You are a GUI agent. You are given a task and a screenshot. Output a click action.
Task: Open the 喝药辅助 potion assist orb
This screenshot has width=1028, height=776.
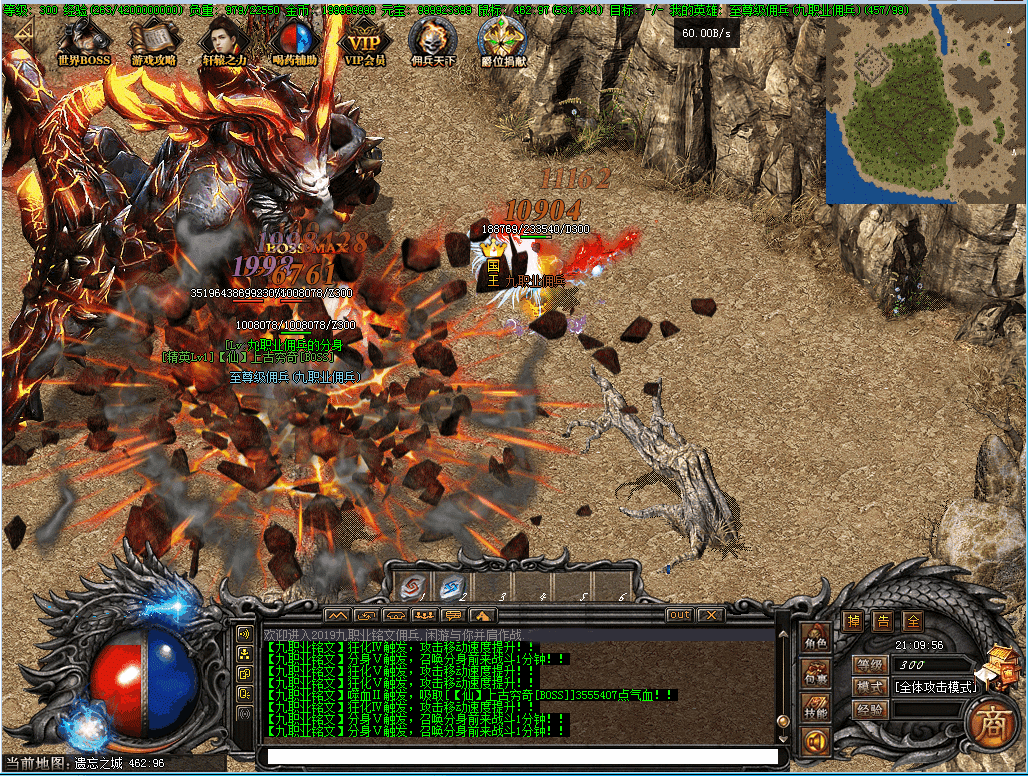[294, 42]
